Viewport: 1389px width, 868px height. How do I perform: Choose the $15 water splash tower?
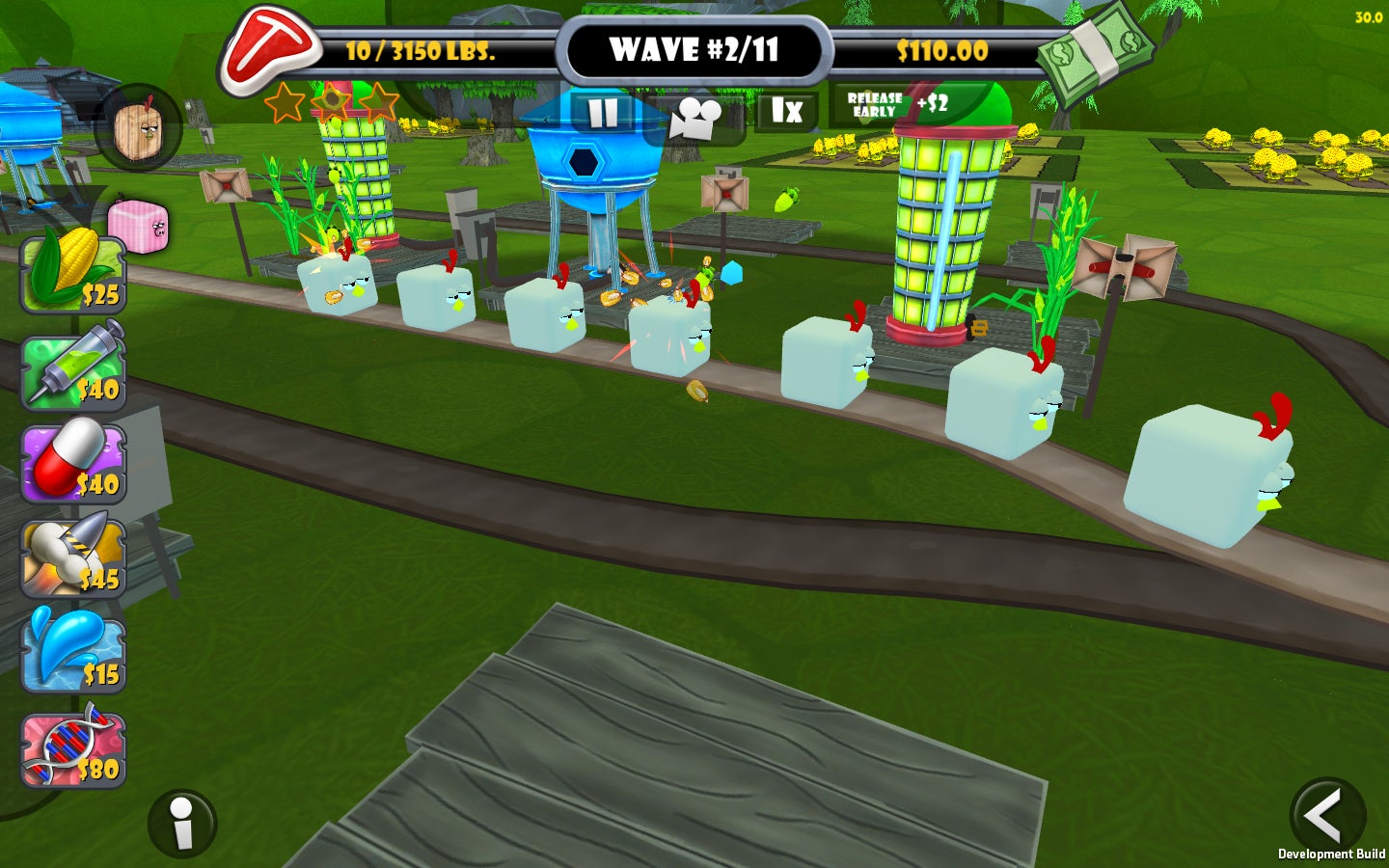(73, 653)
